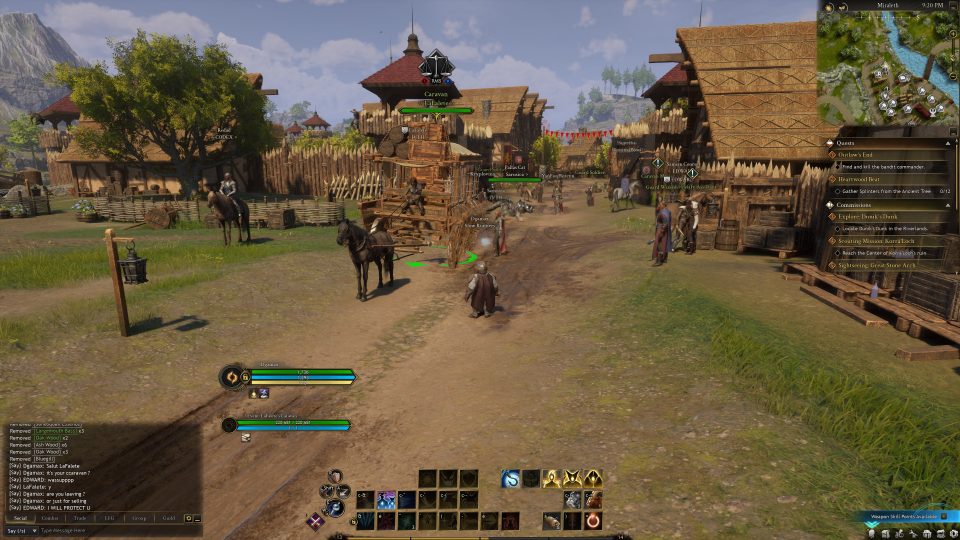Activate the blue hook ability icon
The image size is (960, 540).
(510, 479)
